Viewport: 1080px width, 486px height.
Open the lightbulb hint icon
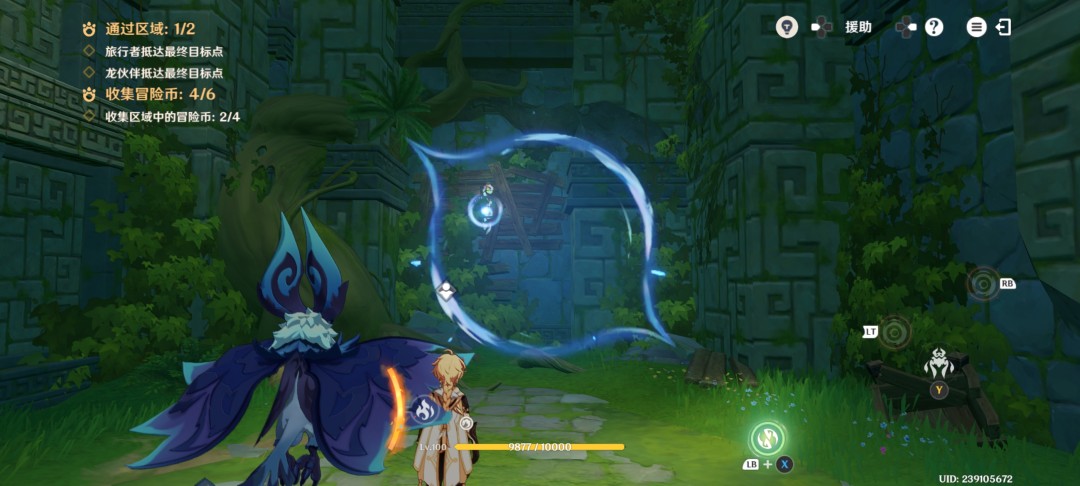[787, 27]
